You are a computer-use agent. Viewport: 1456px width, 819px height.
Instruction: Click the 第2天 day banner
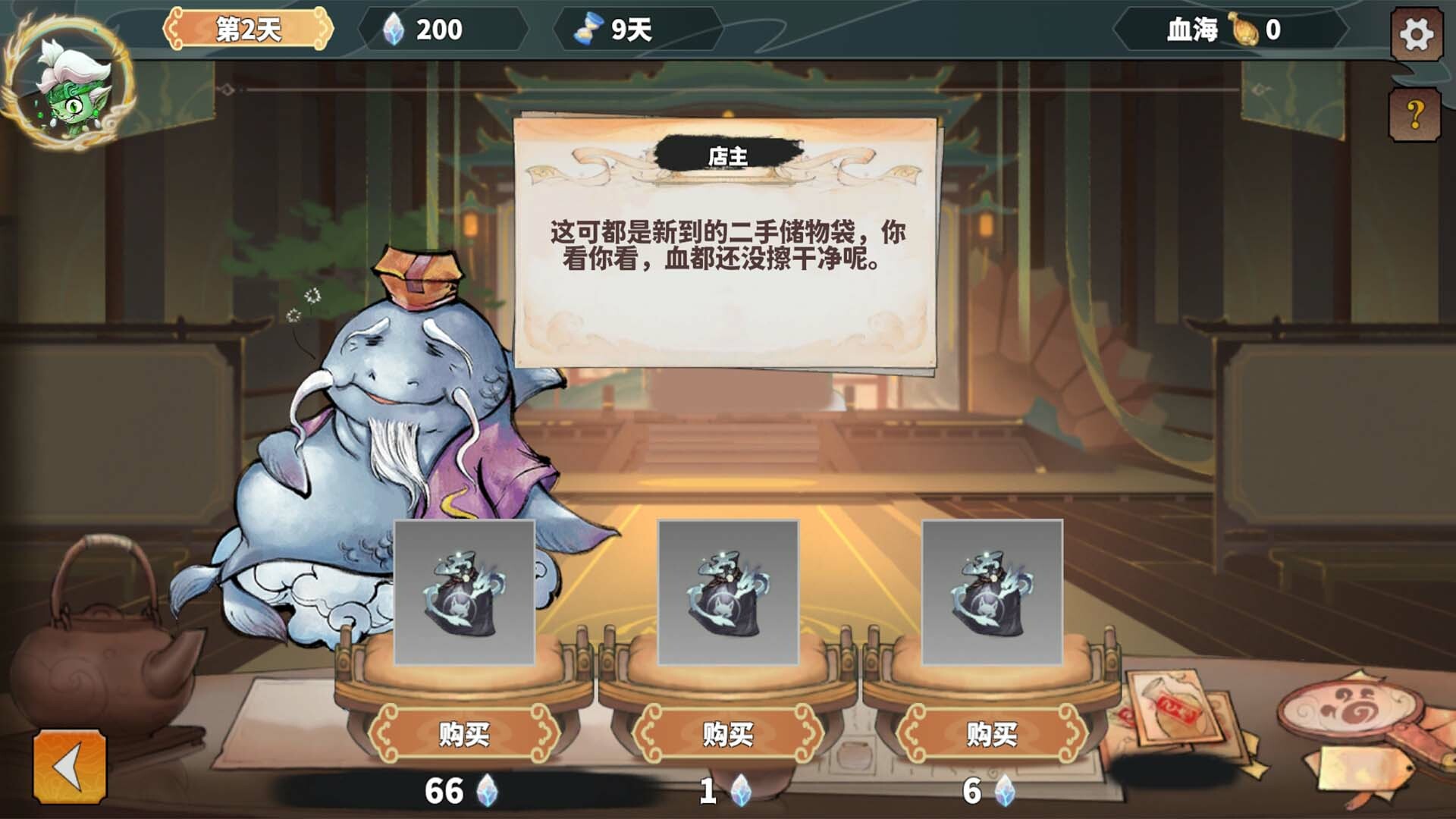(x=244, y=28)
